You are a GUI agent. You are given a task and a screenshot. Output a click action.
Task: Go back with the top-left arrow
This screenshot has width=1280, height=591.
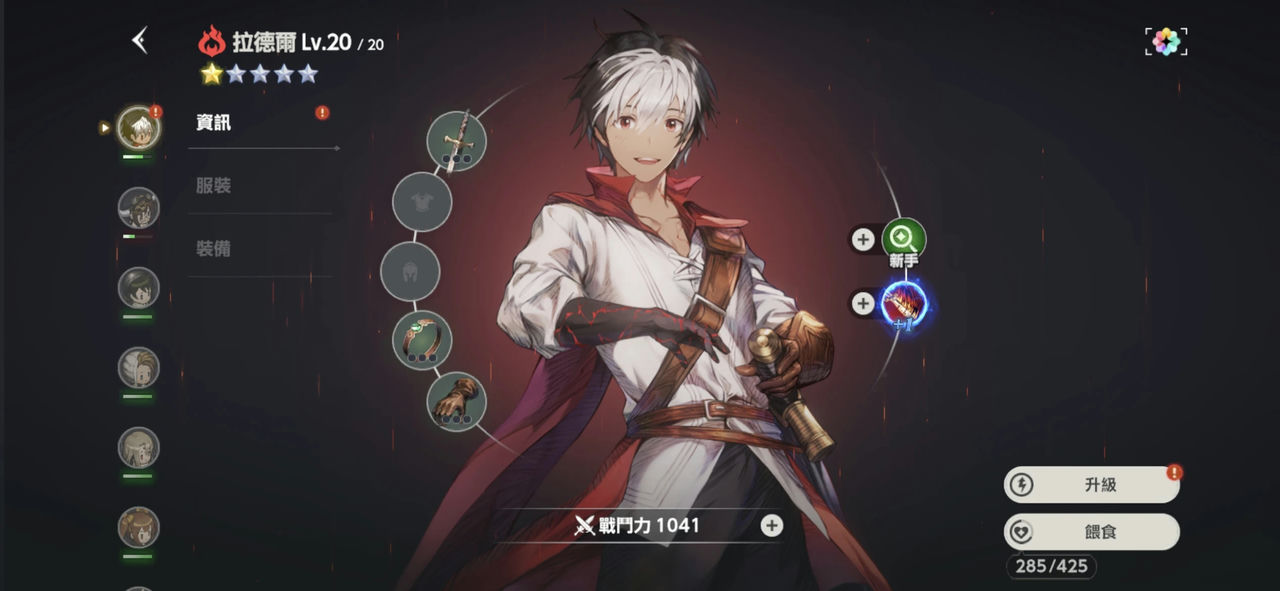click(140, 41)
